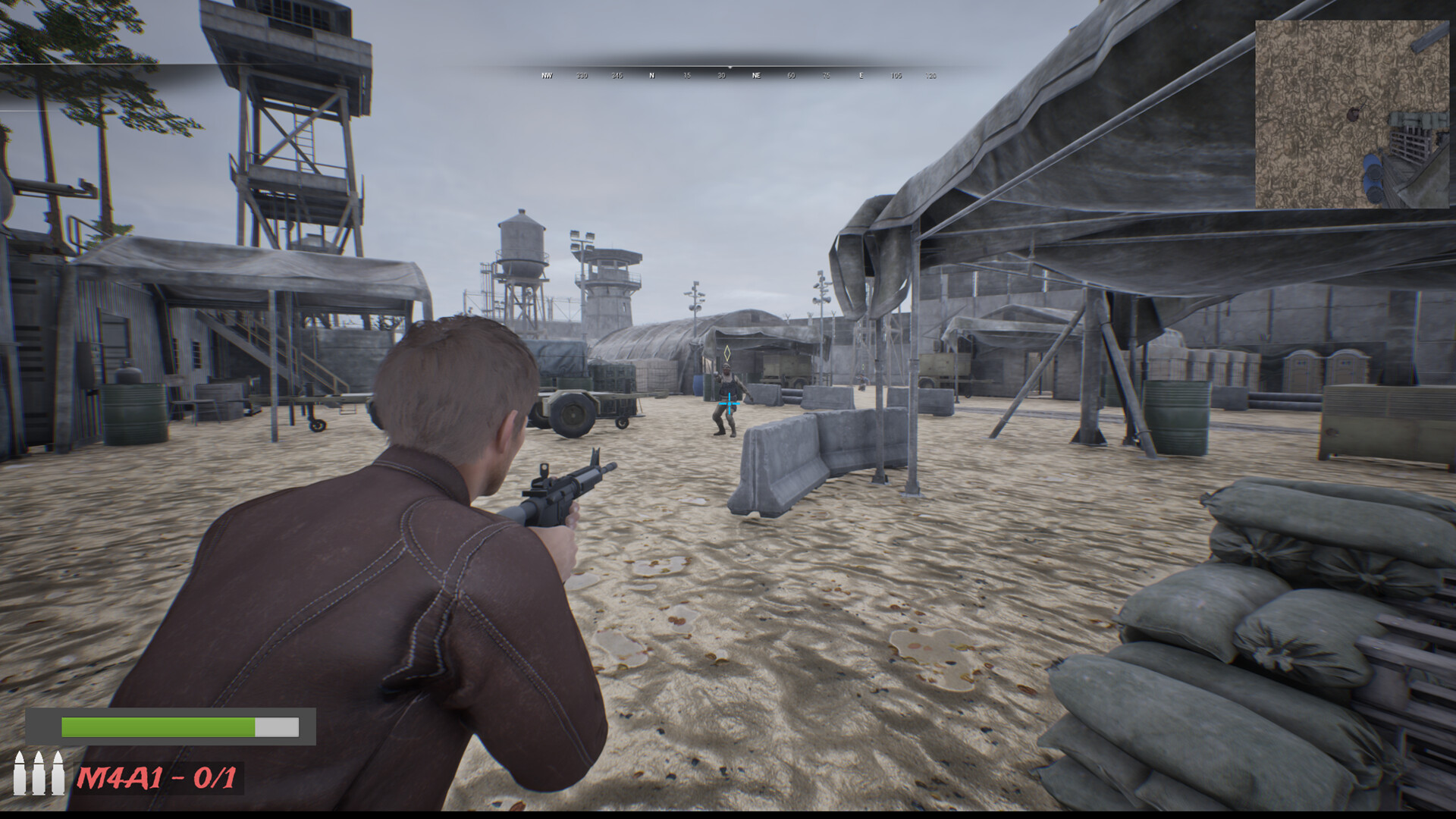Click the 30 bearing under the compass pointer
This screenshot has width=1456, height=819.
(x=721, y=76)
